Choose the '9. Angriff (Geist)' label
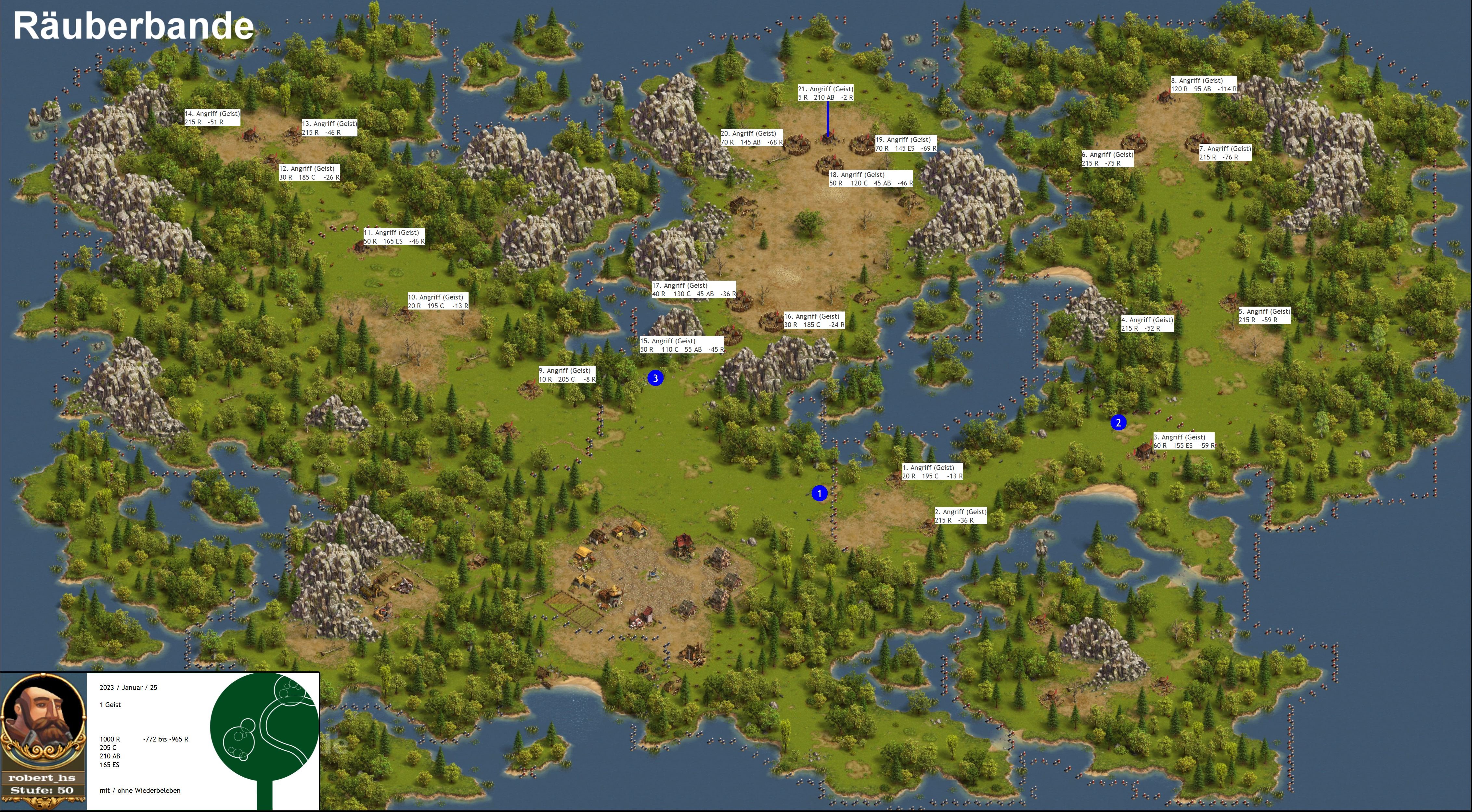 click(x=567, y=374)
